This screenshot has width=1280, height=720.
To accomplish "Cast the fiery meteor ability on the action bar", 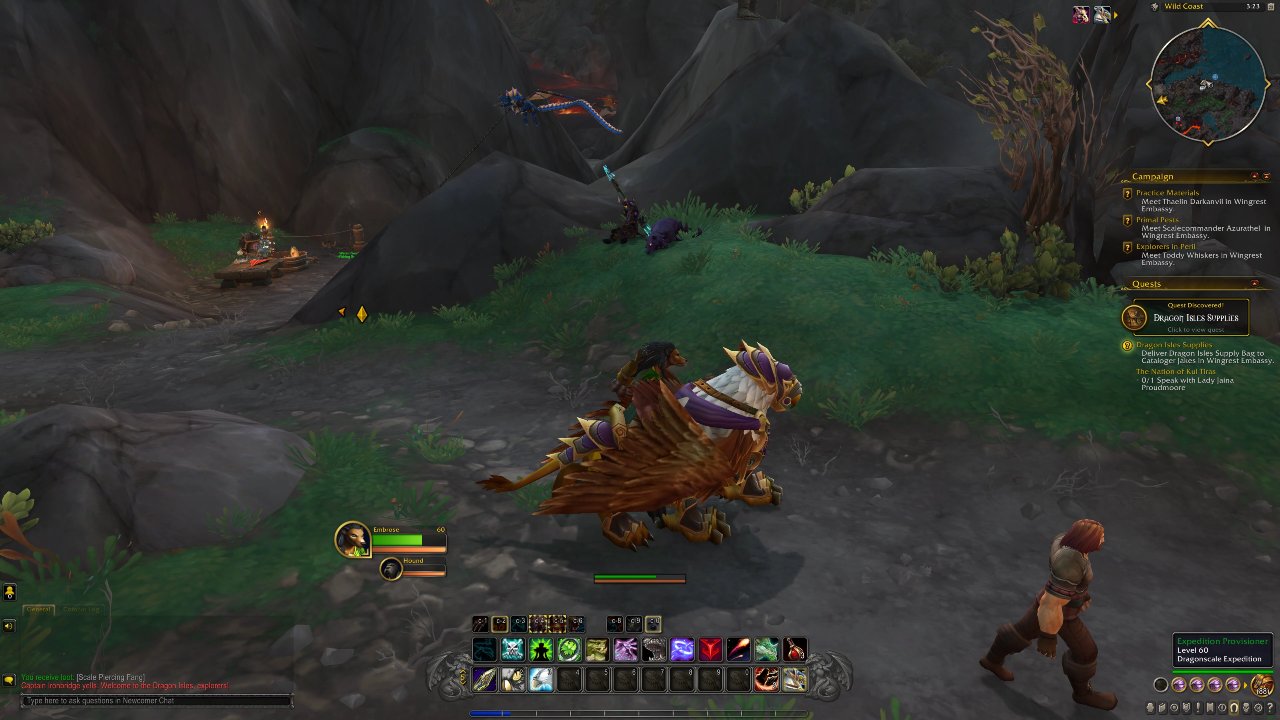I will coord(737,650).
